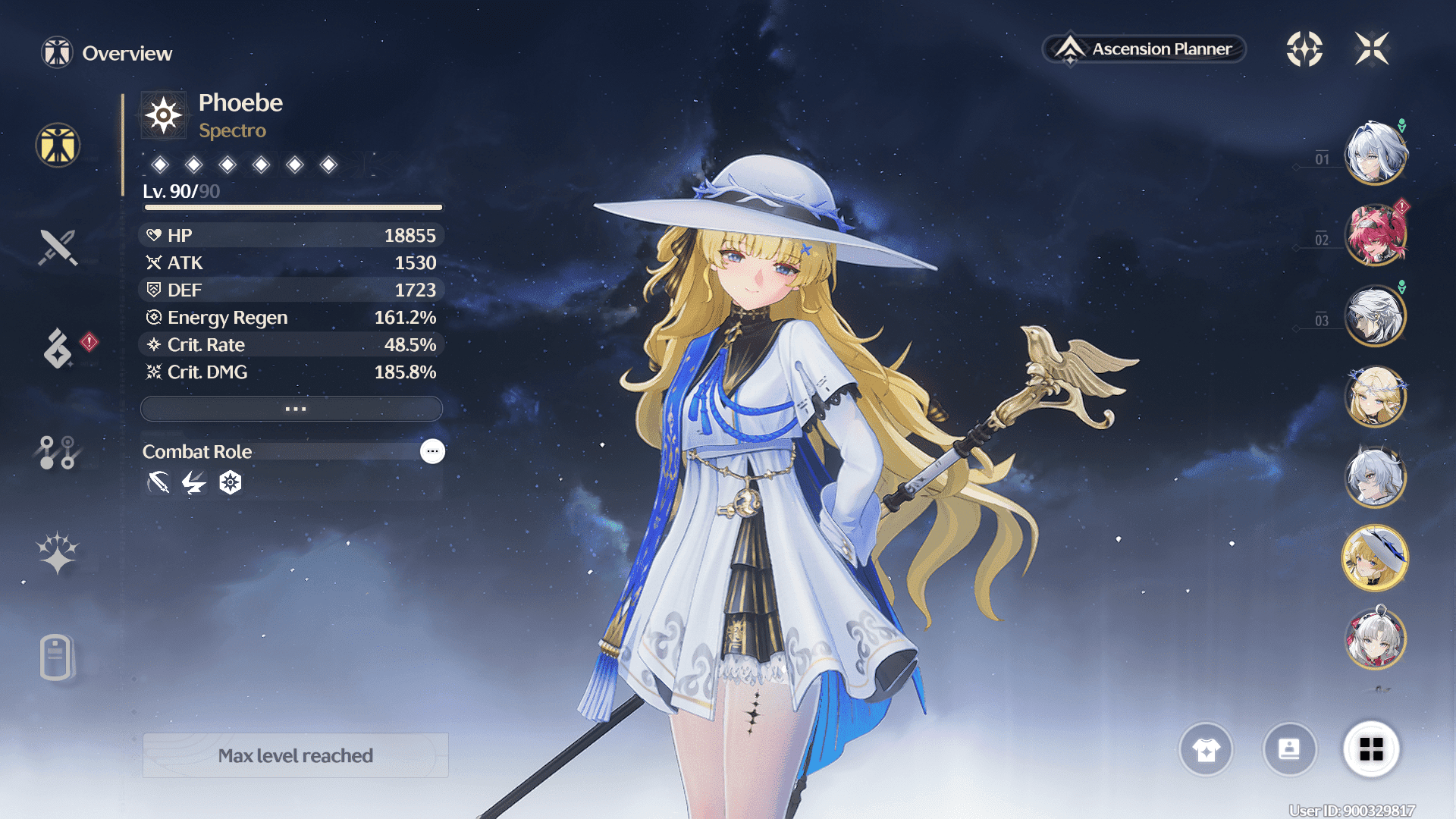The height and width of the screenshot is (819, 1456).
Task: Select the Overview silhouette tab
Action: (x=58, y=145)
